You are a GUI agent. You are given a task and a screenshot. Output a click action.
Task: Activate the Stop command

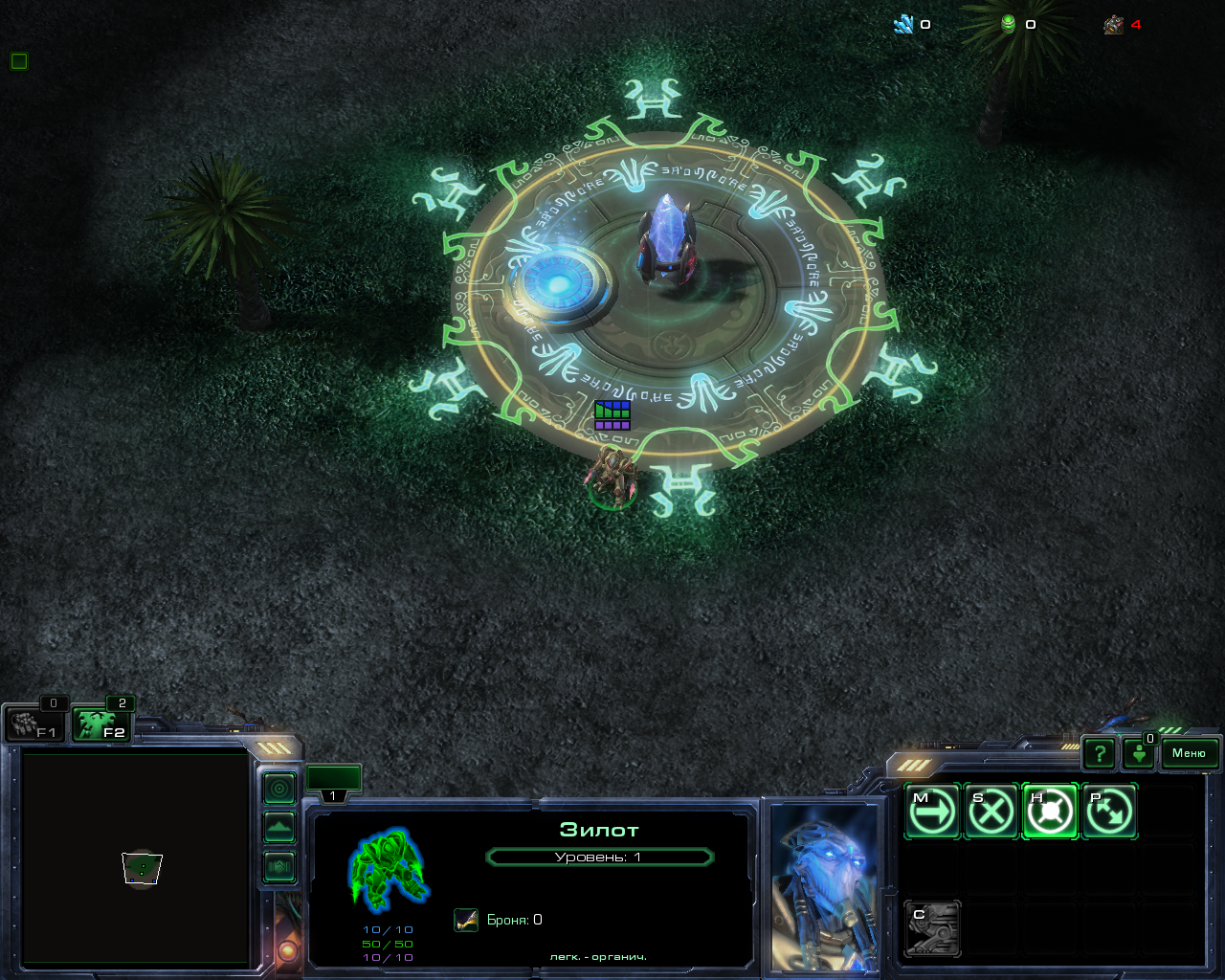tap(991, 812)
